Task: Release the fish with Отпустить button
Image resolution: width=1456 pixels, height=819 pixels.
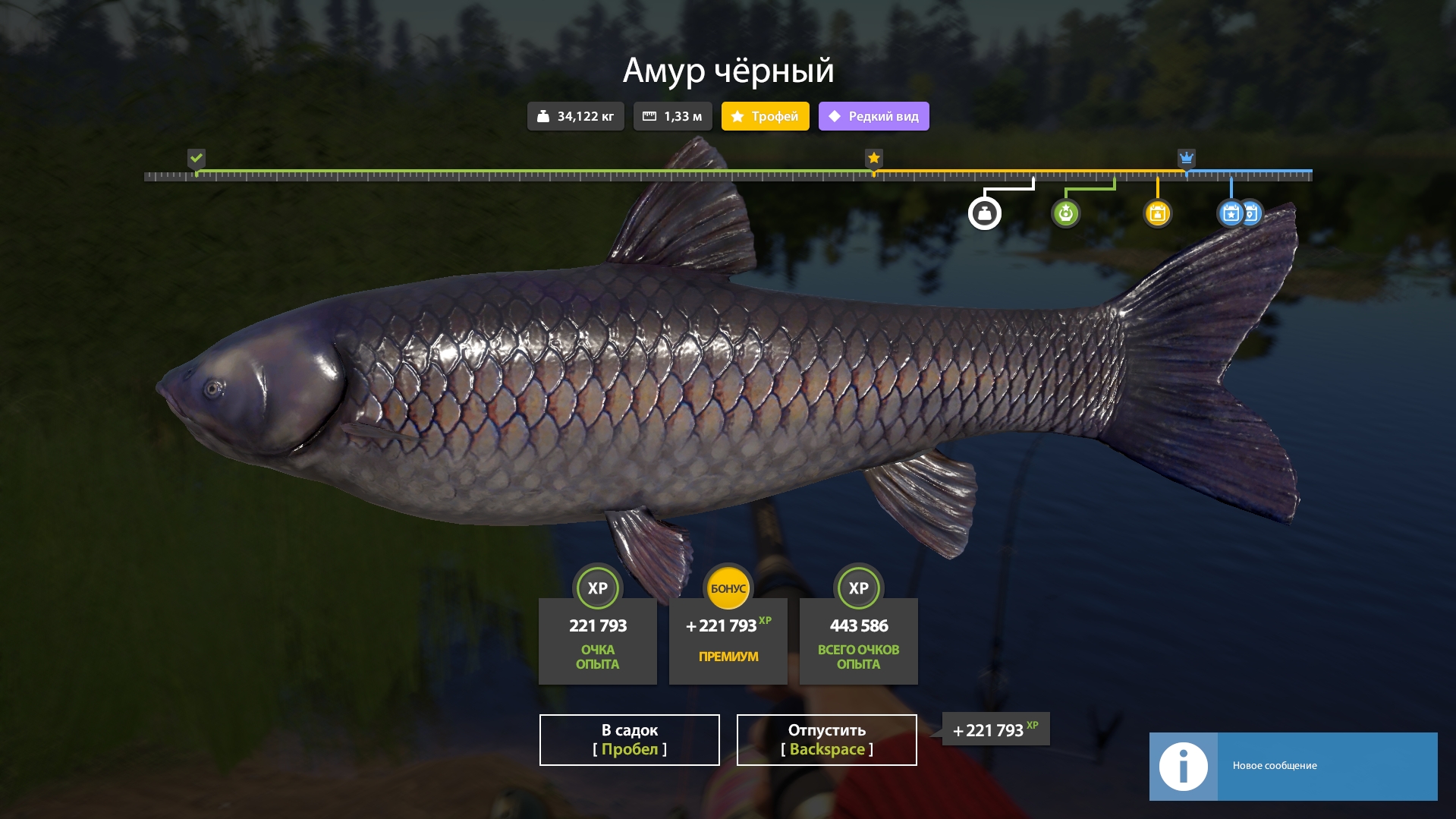Action: tap(826, 739)
